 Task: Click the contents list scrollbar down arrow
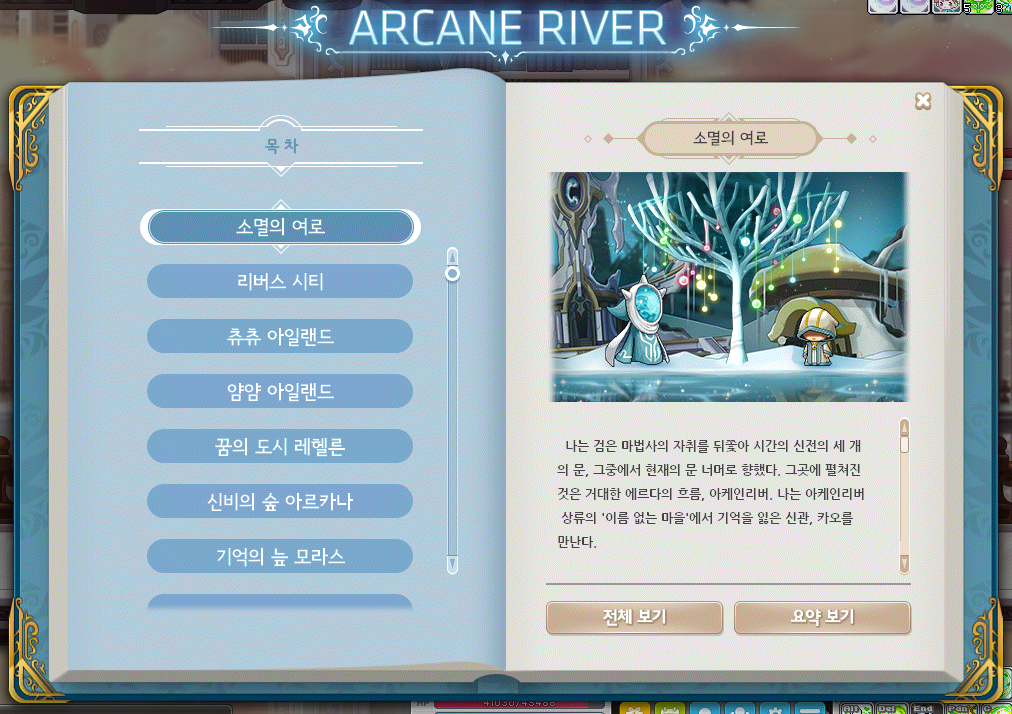point(452,565)
